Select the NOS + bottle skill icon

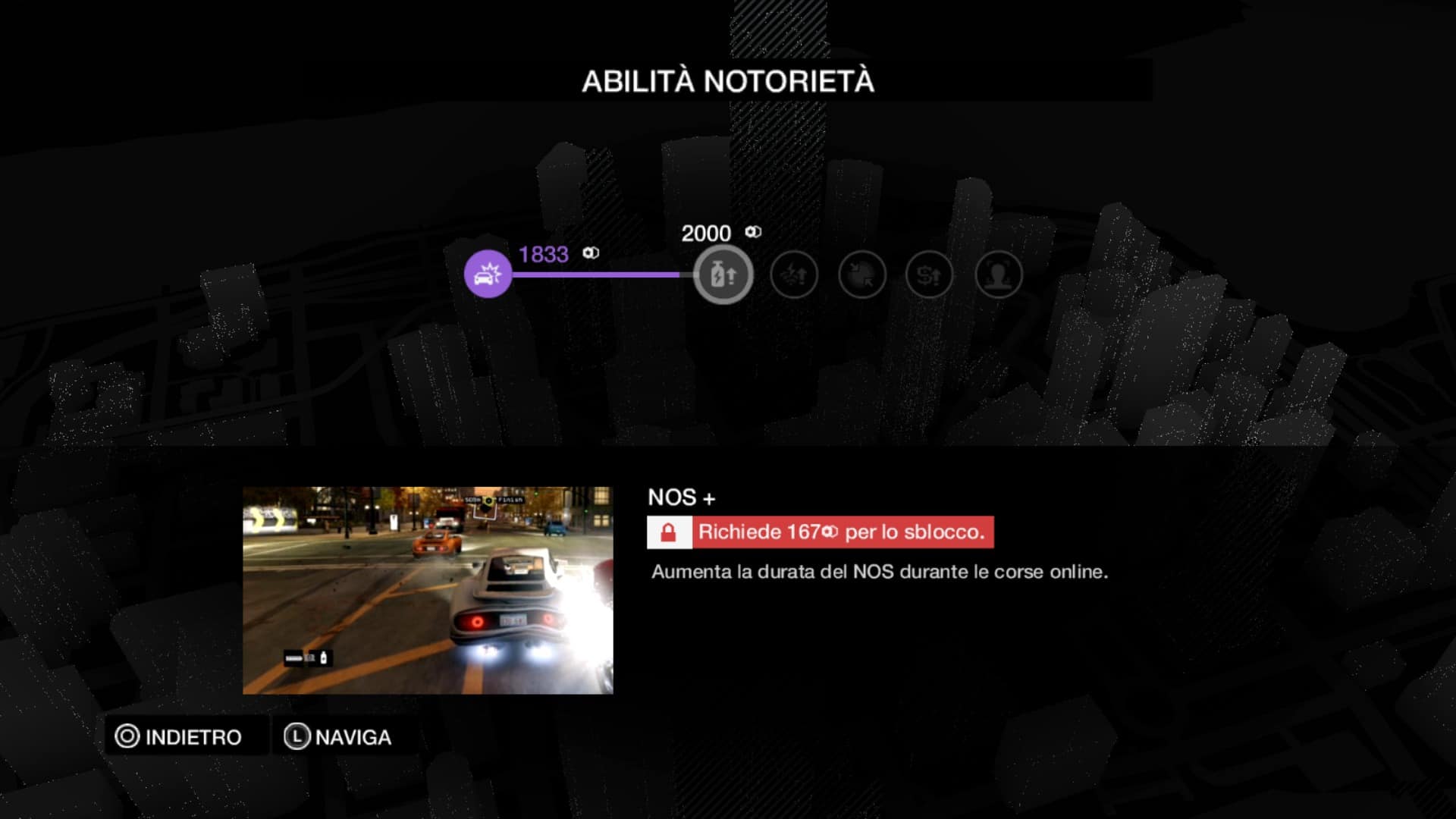[723, 275]
